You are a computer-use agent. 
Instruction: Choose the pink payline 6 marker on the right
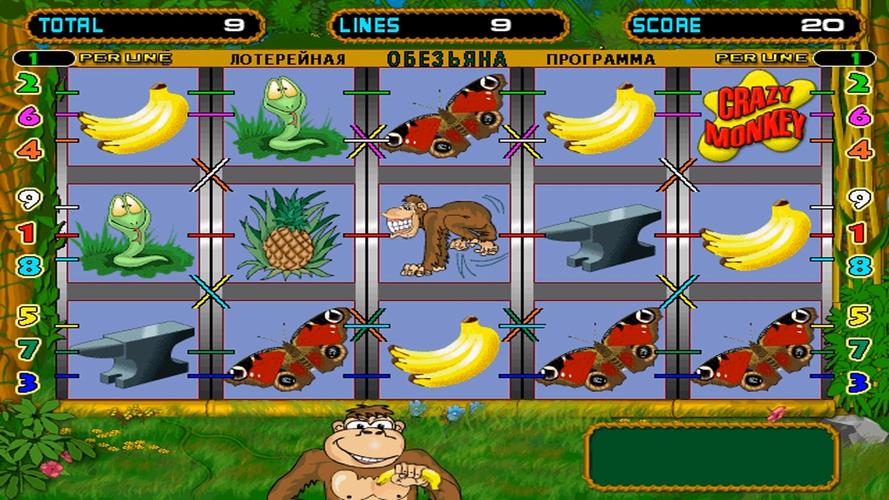(x=859, y=116)
